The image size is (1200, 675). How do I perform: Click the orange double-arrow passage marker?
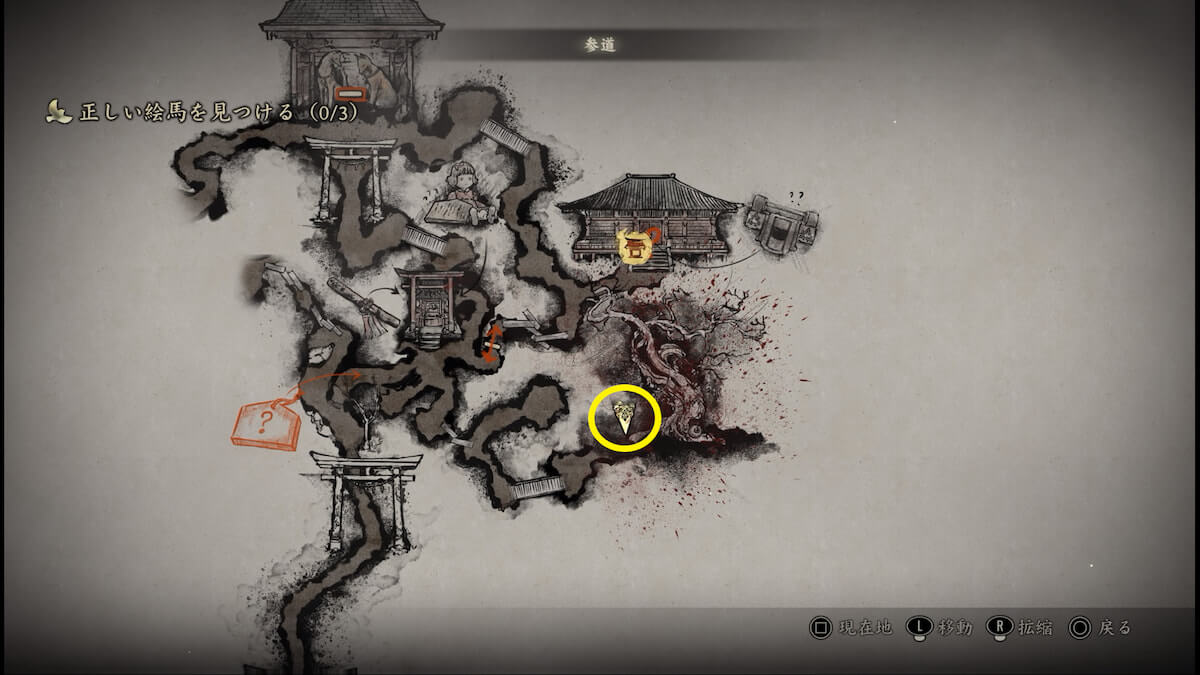pos(492,341)
